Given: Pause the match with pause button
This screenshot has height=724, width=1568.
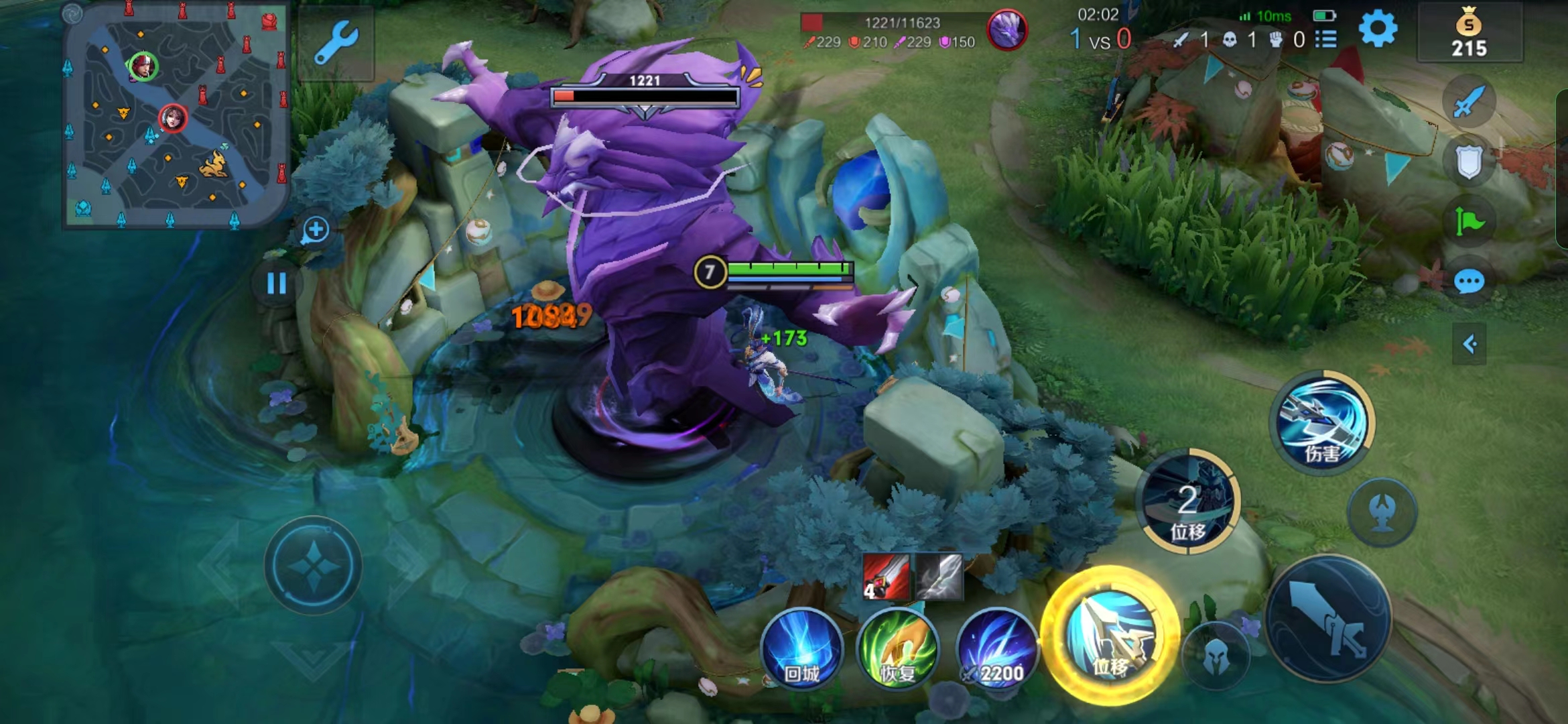Looking at the screenshot, I should click(x=276, y=284).
